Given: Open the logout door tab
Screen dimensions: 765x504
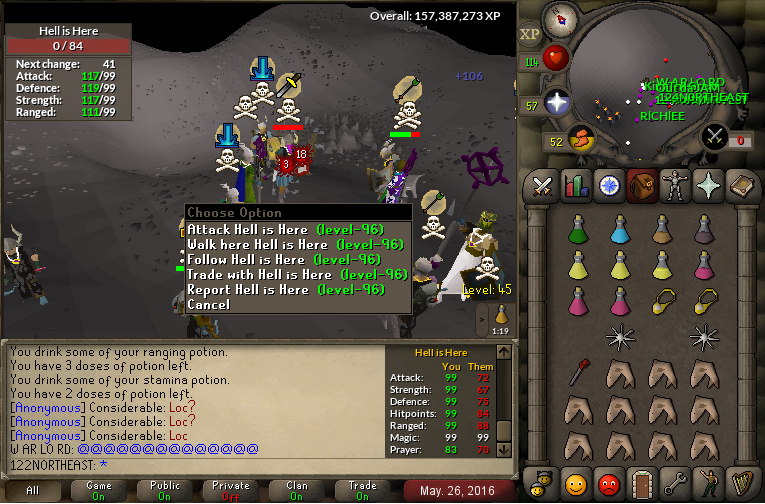Looking at the screenshot, I should point(642,484).
